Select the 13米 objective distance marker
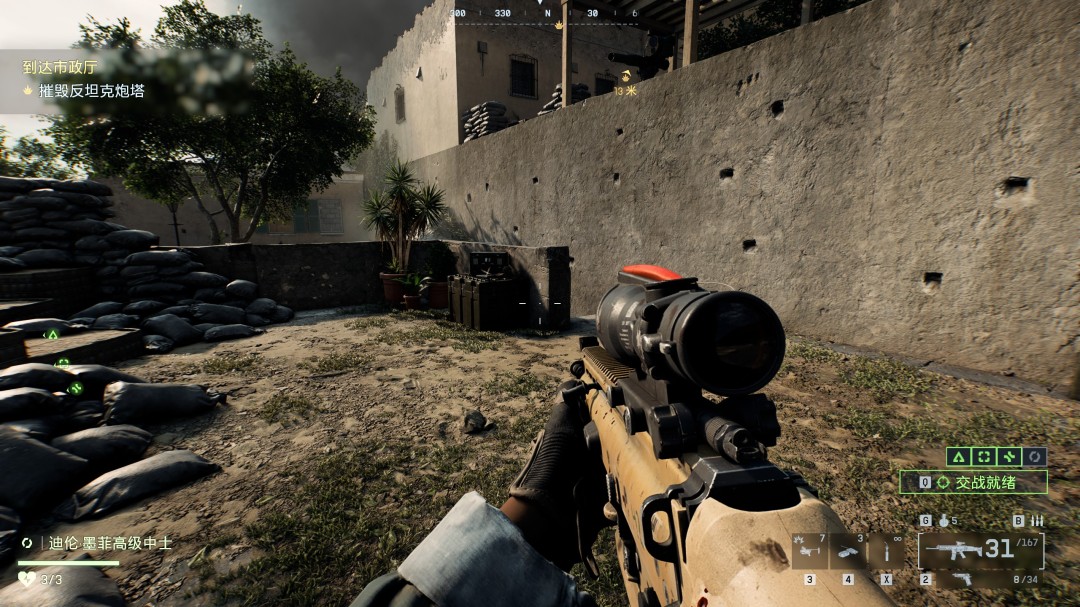Image resolution: width=1080 pixels, height=607 pixels. [626, 90]
